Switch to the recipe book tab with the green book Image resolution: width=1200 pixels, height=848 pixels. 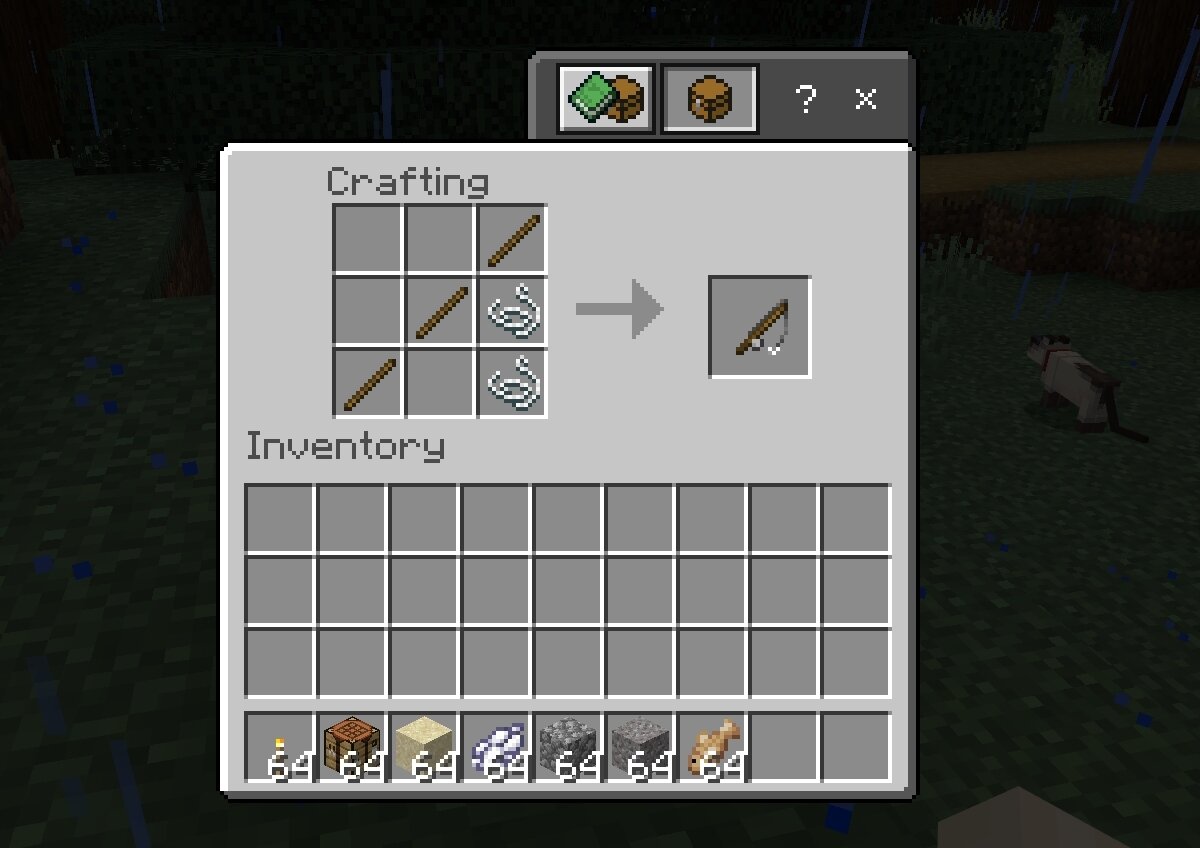(606, 99)
